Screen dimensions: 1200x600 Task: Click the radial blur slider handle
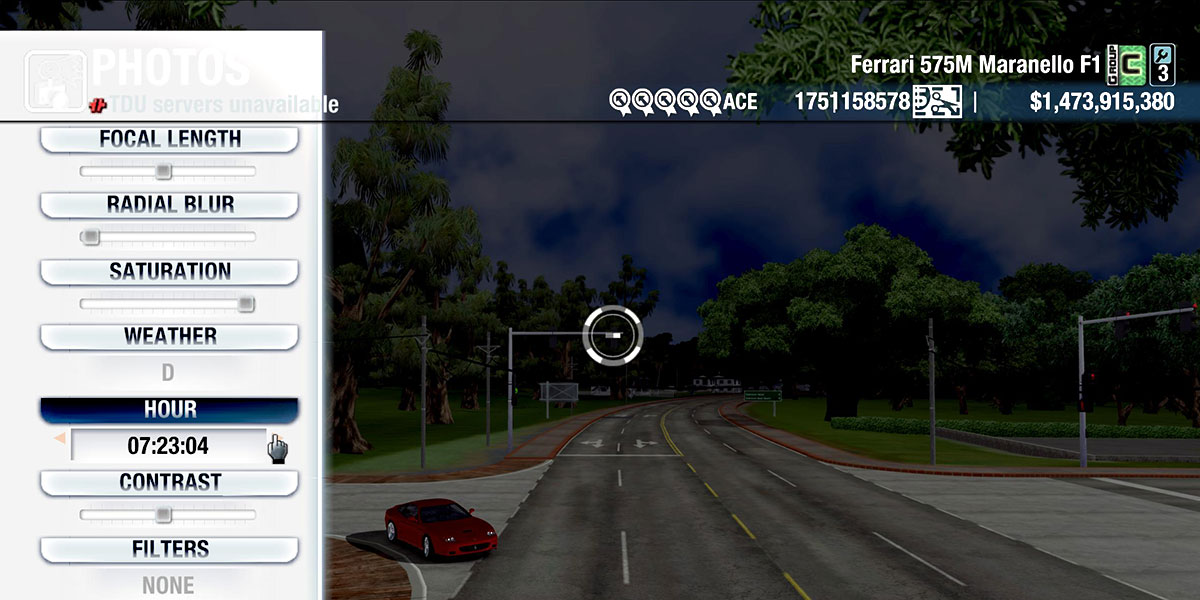(91, 237)
